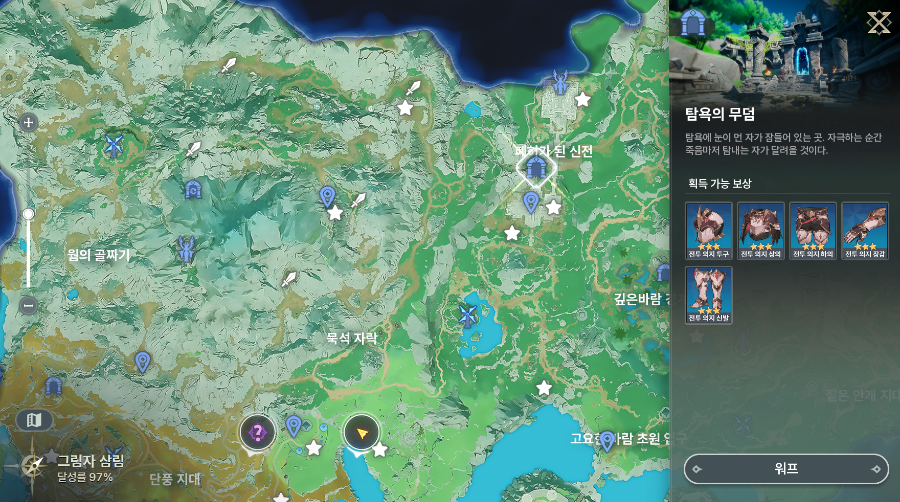Click the 그림자 삼림 region compass icon
The width and height of the screenshot is (900, 502).
(33, 465)
